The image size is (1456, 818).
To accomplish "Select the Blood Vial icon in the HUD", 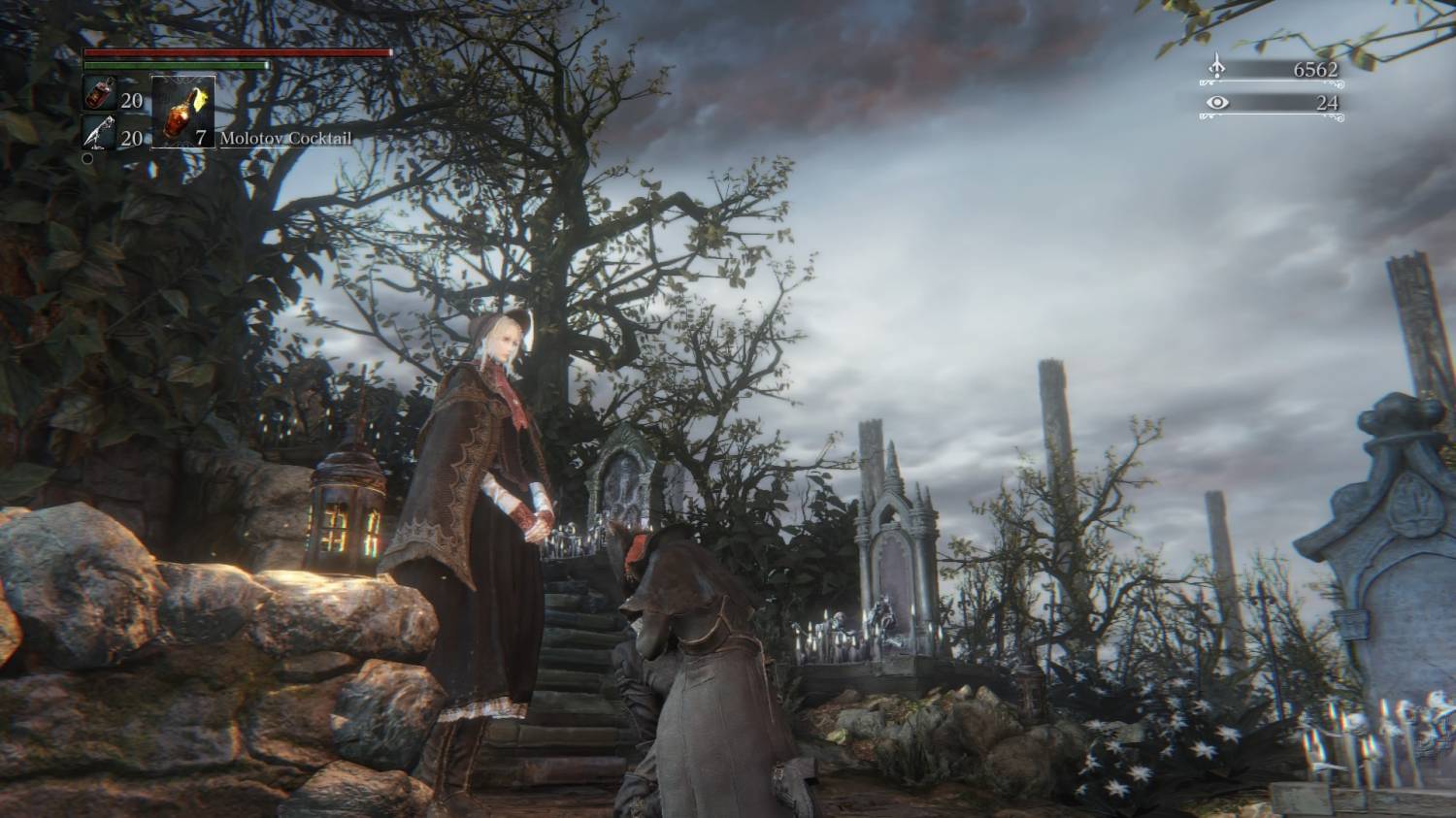I will click(98, 95).
